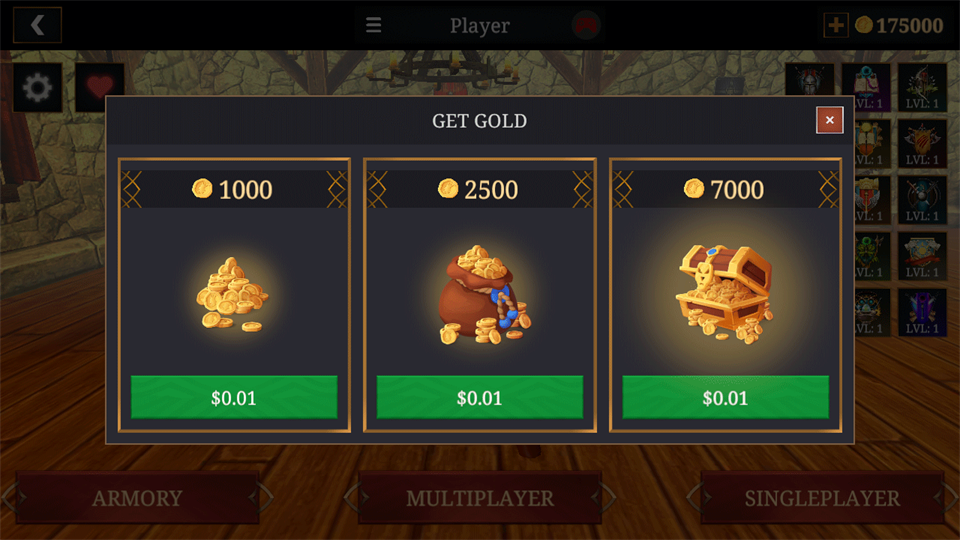Click the plus button to add gold
This screenshot has width=960, height=540.
pos(835,25)
